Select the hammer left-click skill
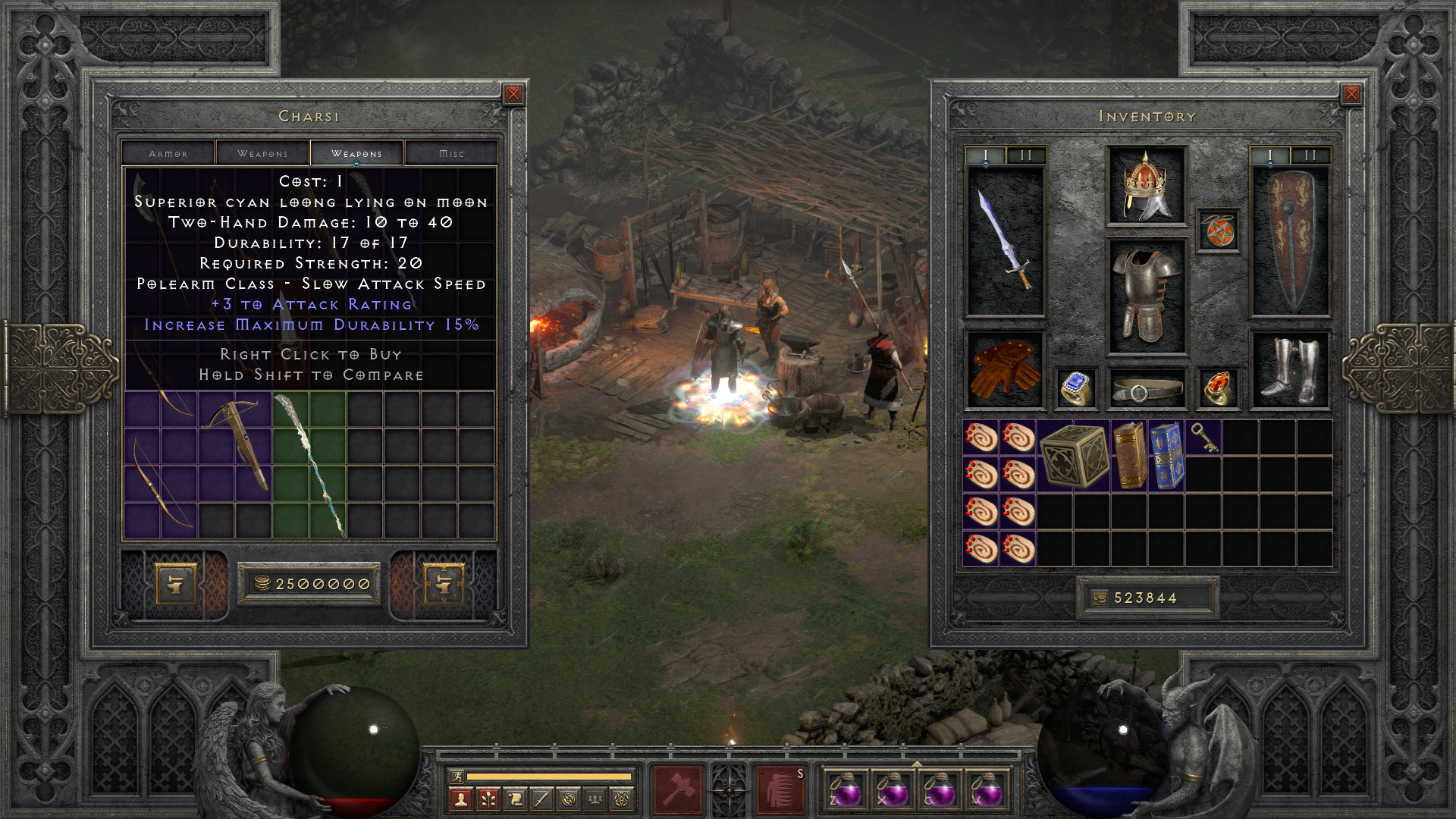Image resolution: width=1456 pixels, height=819 pixels. tap(677, 790)
